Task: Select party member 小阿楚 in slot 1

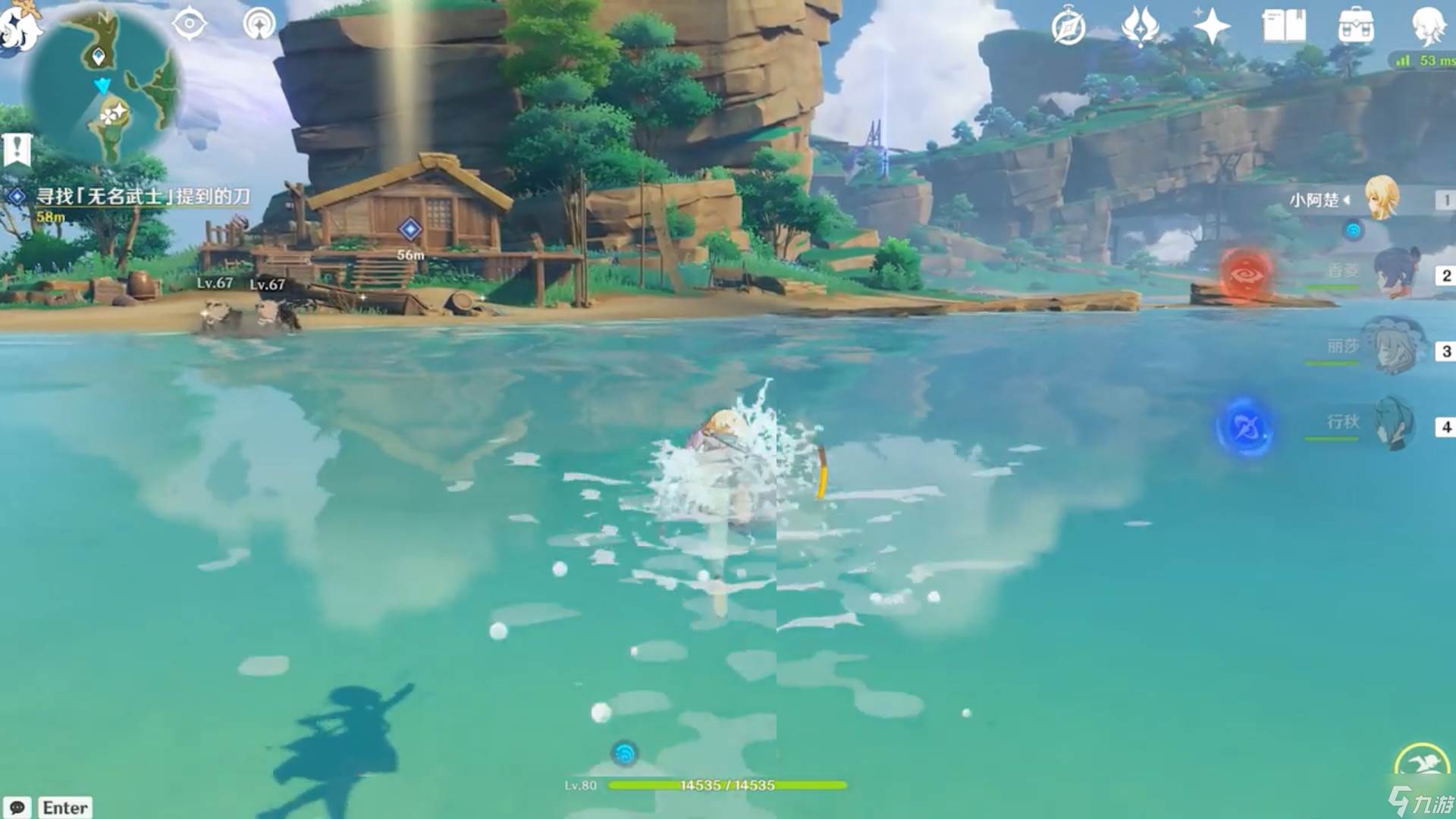Action: coord(1380,199)
